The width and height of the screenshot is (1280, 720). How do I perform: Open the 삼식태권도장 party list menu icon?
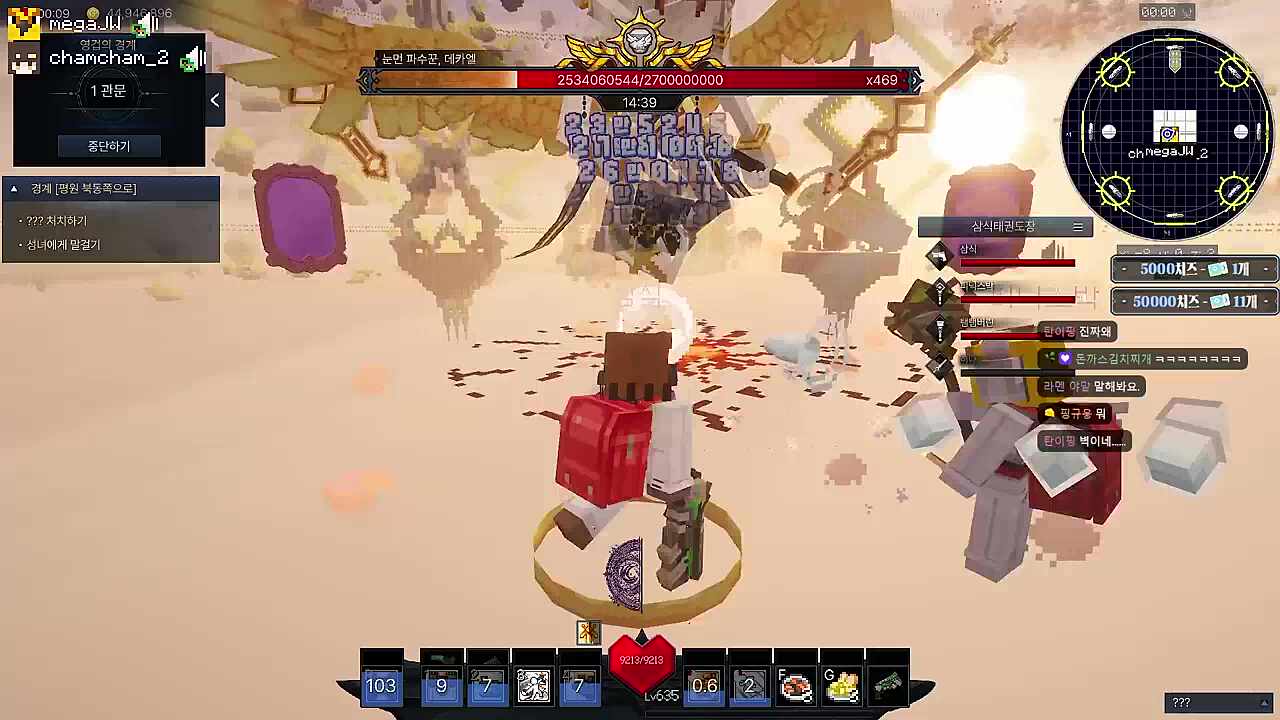1078,227
